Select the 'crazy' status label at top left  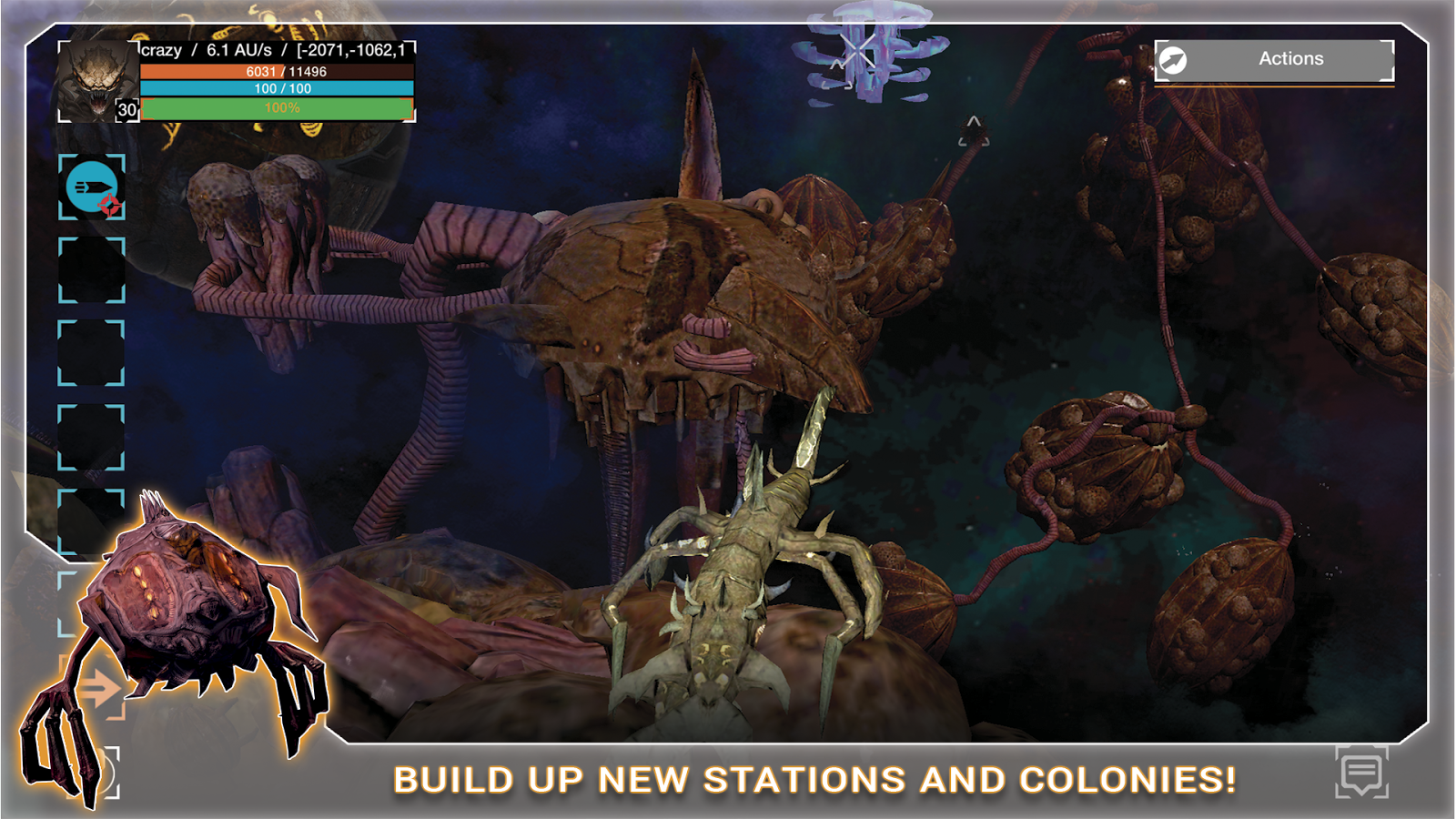pyautogui.click(x=160, y=50)
